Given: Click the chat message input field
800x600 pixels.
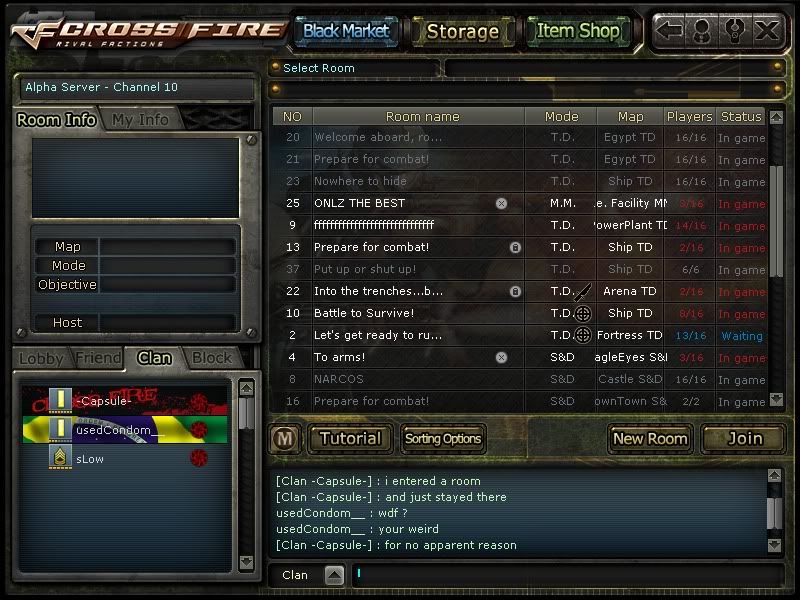Looking at the screenshot, I should 560,574.
